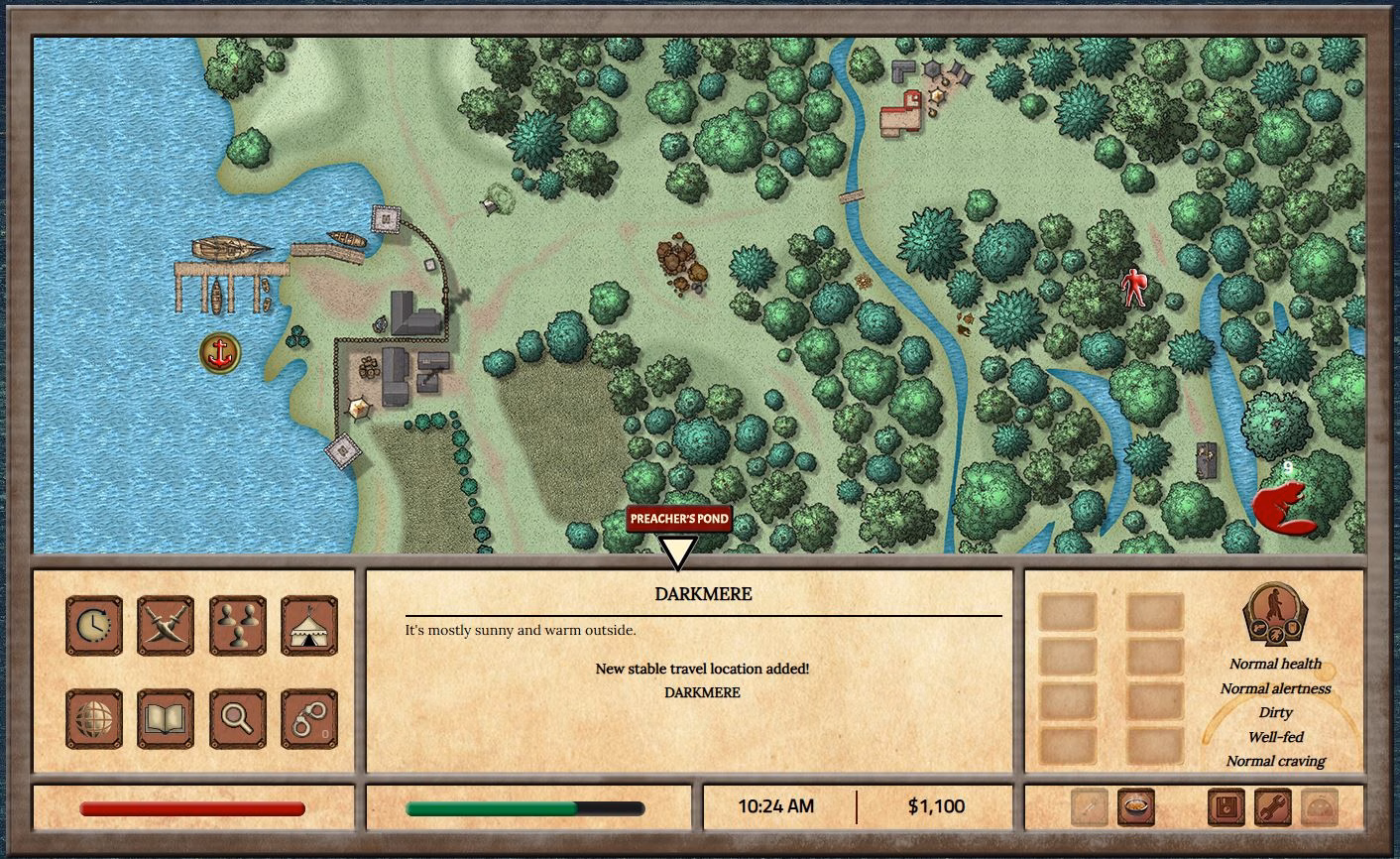Image resolution: width=1400 pixels, height=859 pixels.
Task: Use the magnifying glass search icon
Action: pyautogui.click(x=237, y=719)
